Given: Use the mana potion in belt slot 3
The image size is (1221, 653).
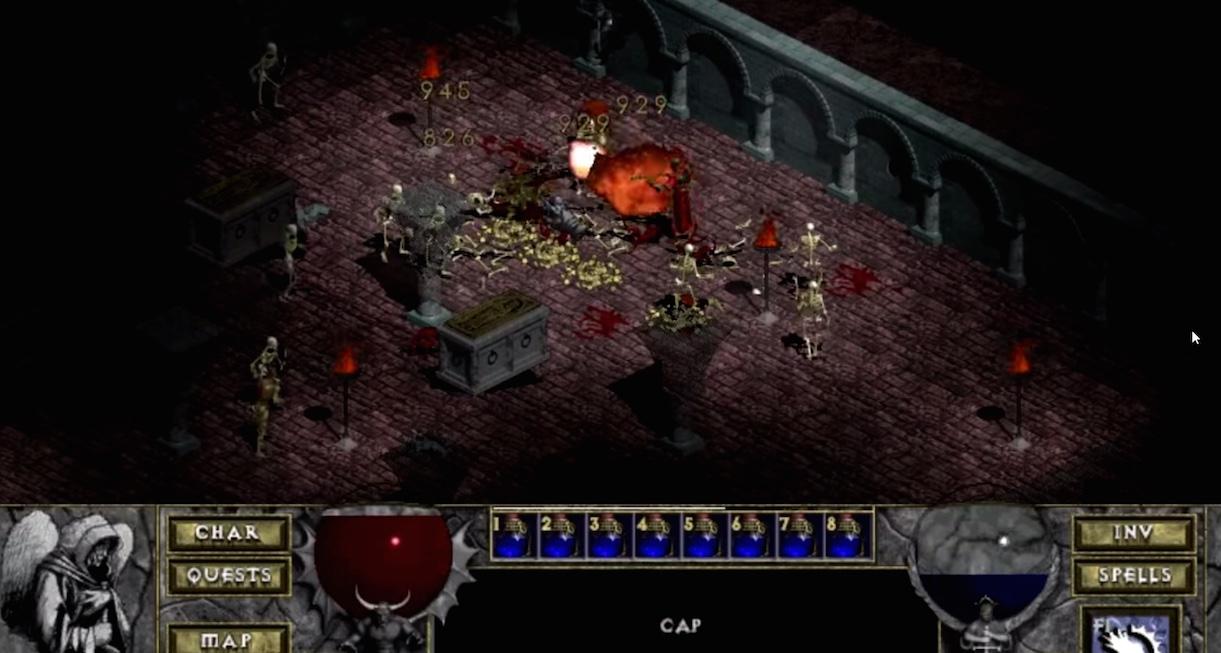Looking at the screenshot, I should point(610,536).
